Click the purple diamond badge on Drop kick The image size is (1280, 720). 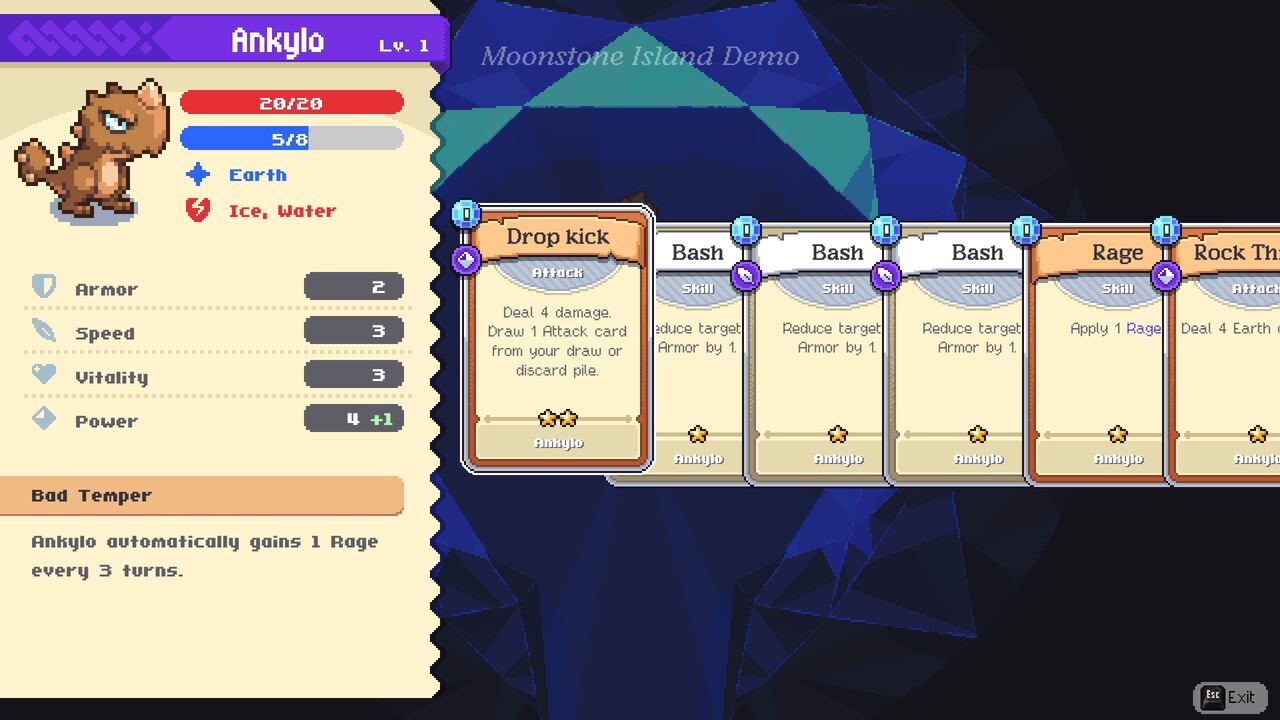click(x=464, y=260)
